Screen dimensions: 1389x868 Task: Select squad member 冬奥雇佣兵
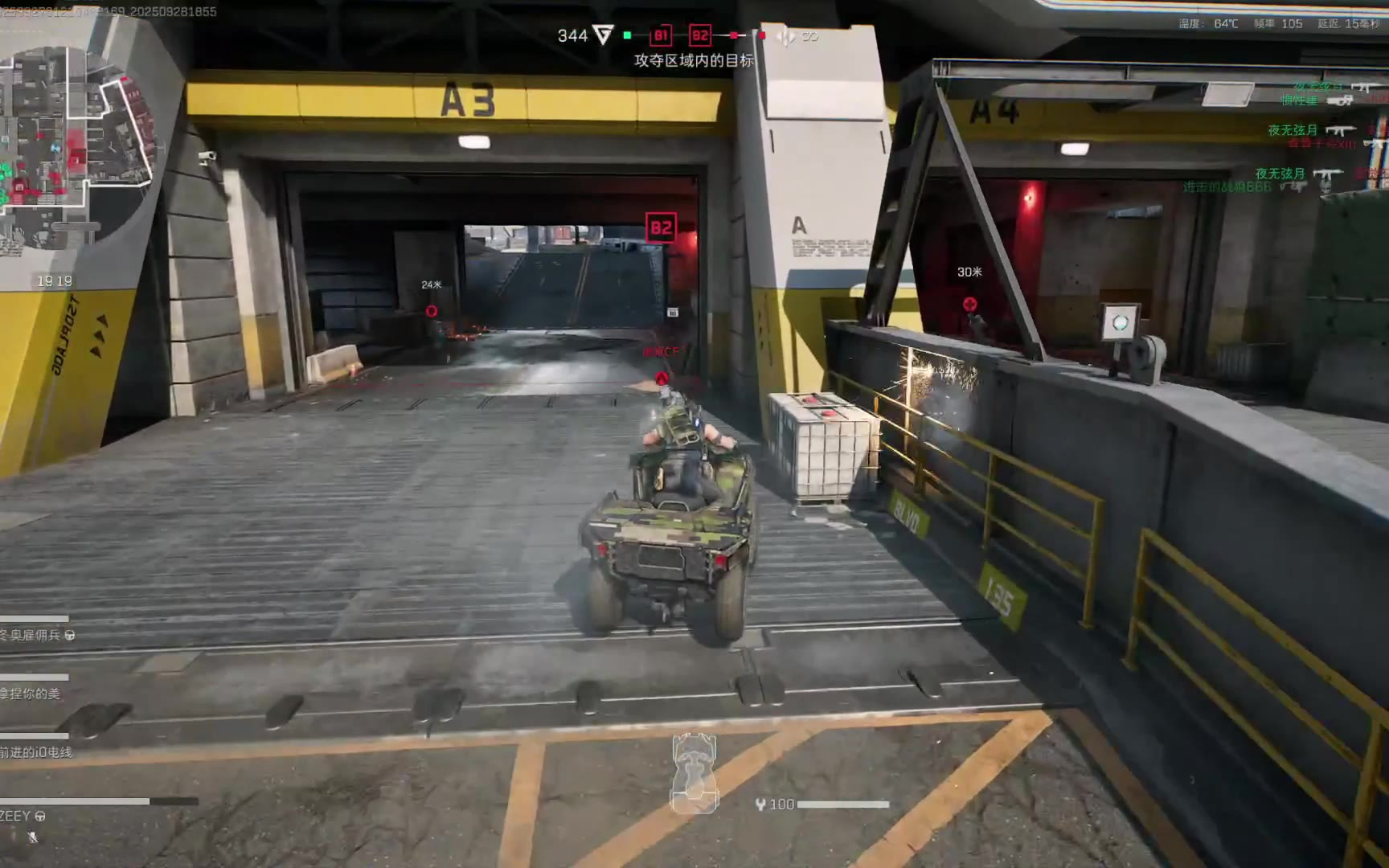pos(32,635)
